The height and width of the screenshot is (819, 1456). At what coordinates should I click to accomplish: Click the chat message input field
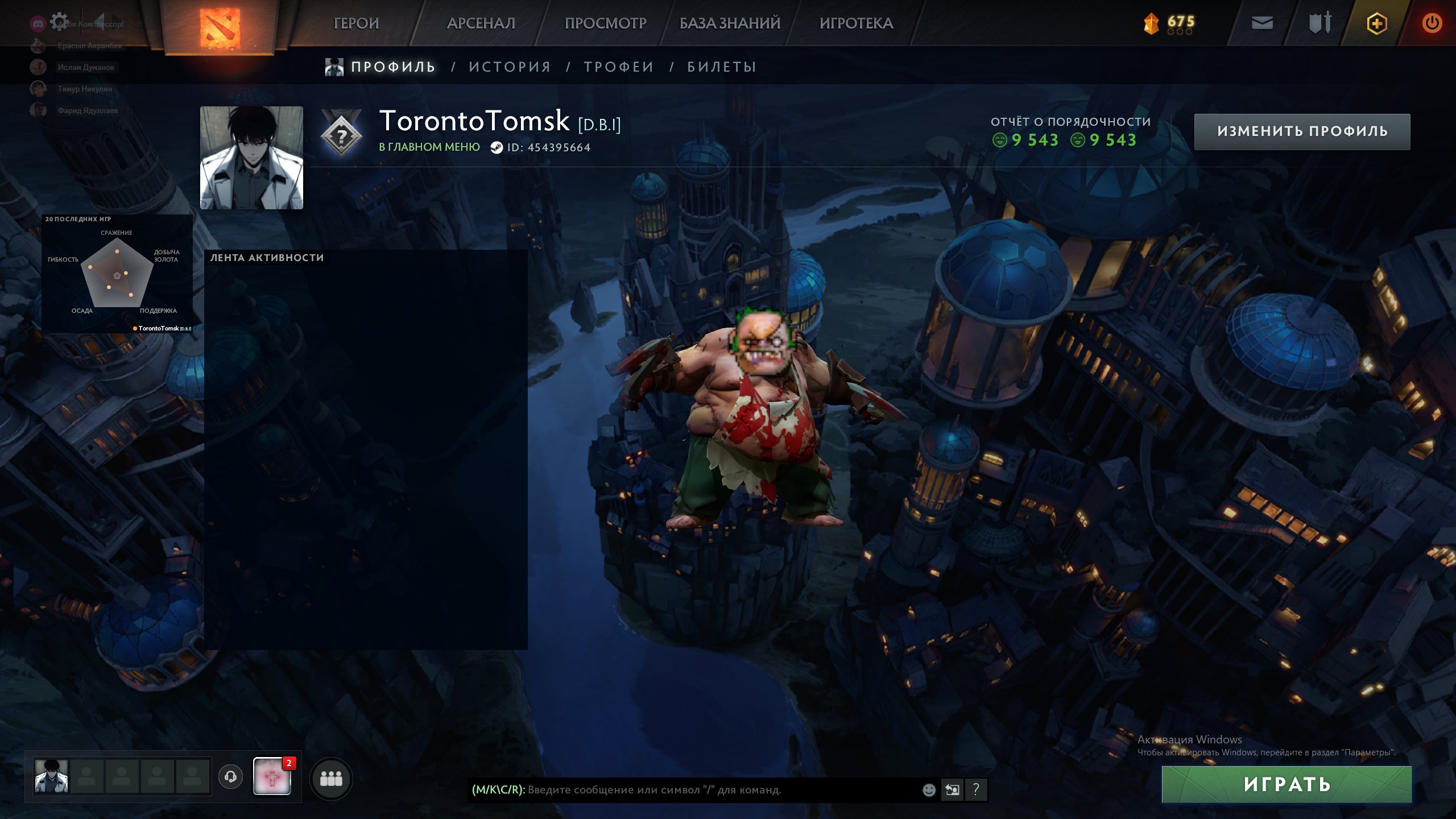pos(654,789)
